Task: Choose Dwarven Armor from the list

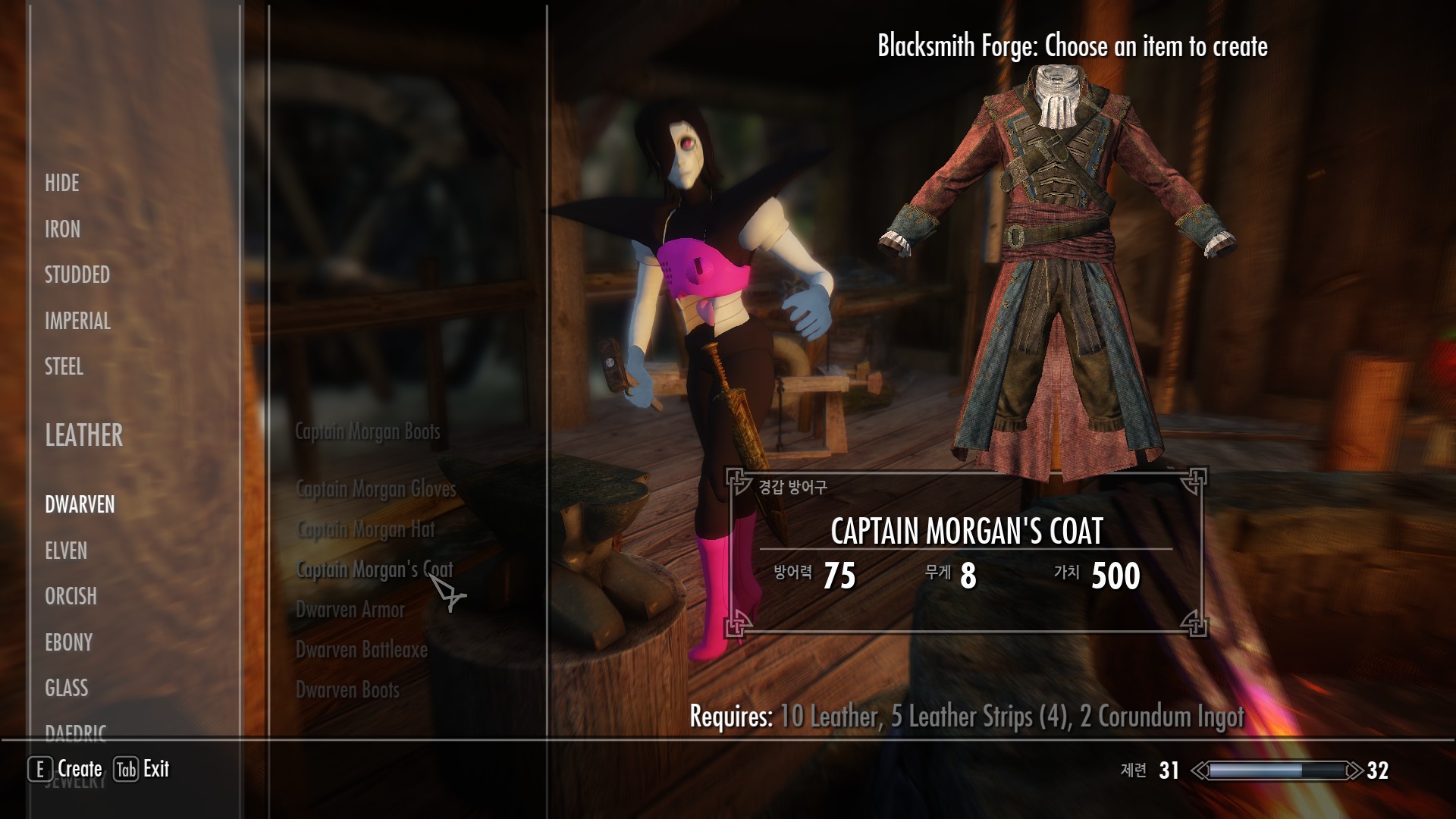Action: coord(350,610)
